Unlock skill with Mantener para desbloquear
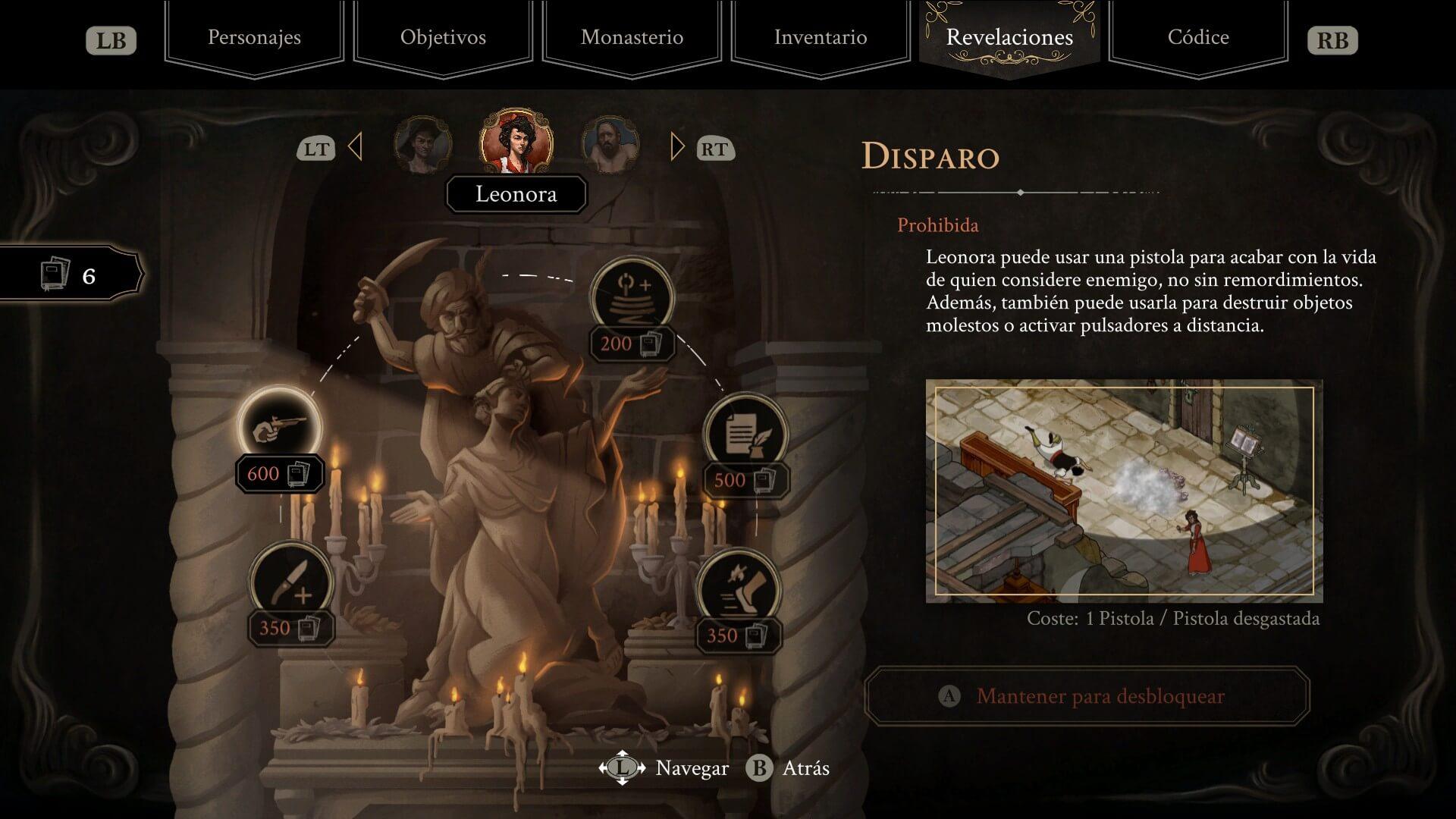 [1087, 696]
